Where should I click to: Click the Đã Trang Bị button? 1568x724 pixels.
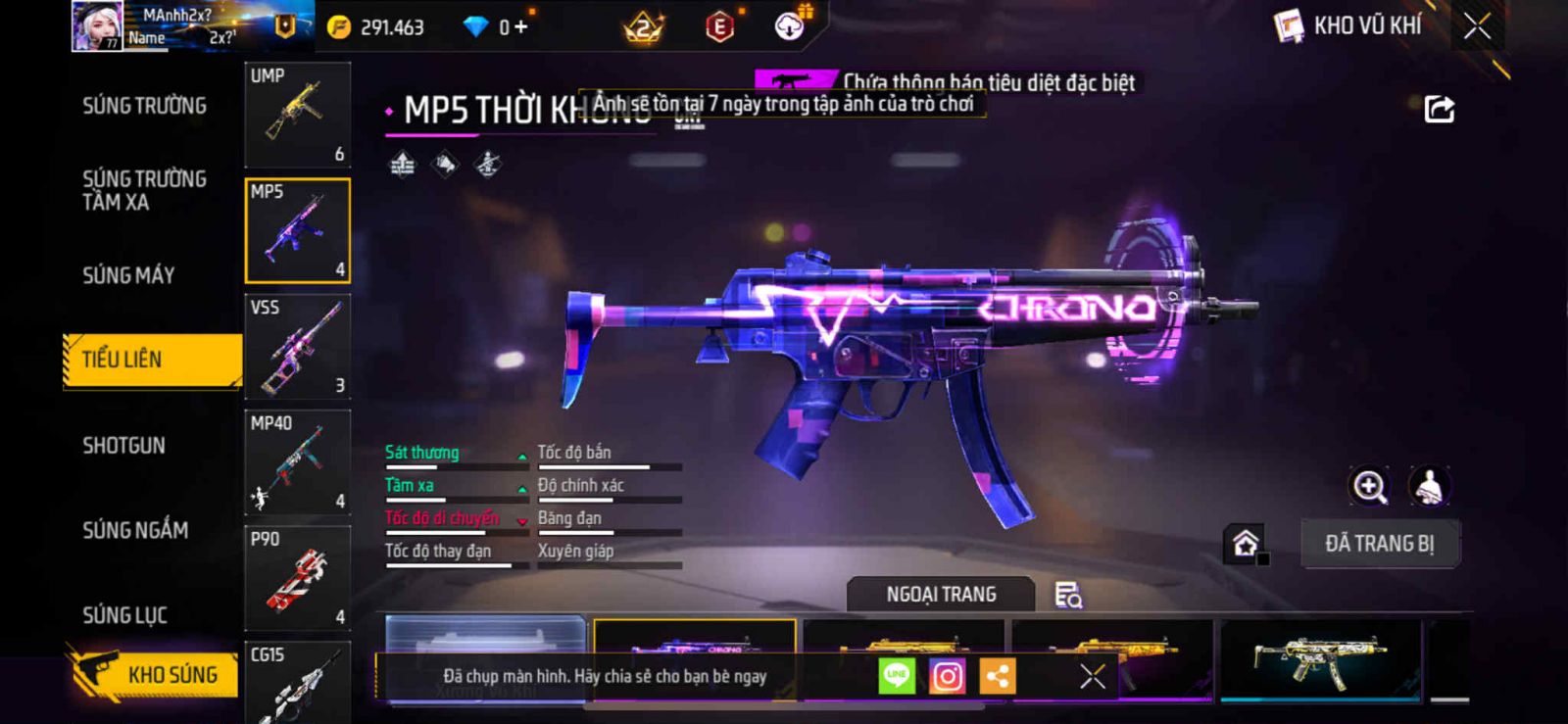tap(1379, 544)
